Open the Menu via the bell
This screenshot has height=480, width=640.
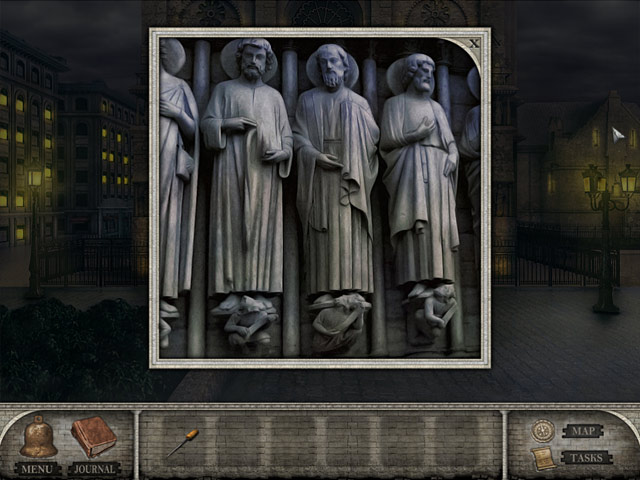[39, 438]
